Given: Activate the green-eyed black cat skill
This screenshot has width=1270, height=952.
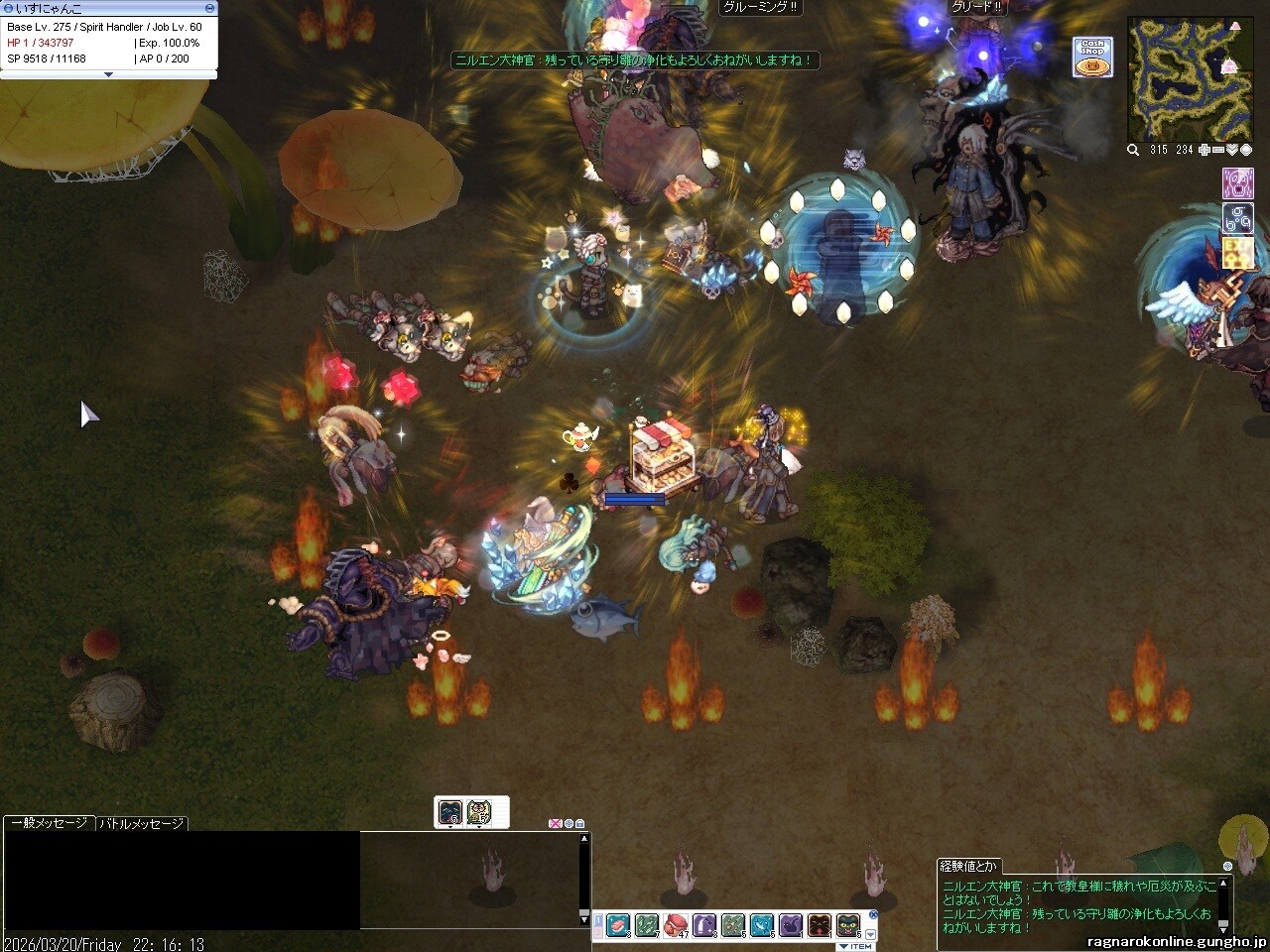Looking at the screenshot, I should point(848,926).
